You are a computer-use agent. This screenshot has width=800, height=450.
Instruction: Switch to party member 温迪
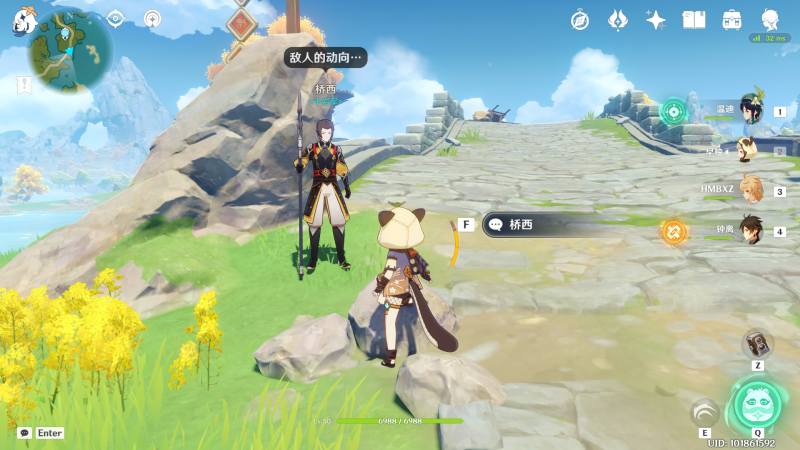click(x=751, y=111)
